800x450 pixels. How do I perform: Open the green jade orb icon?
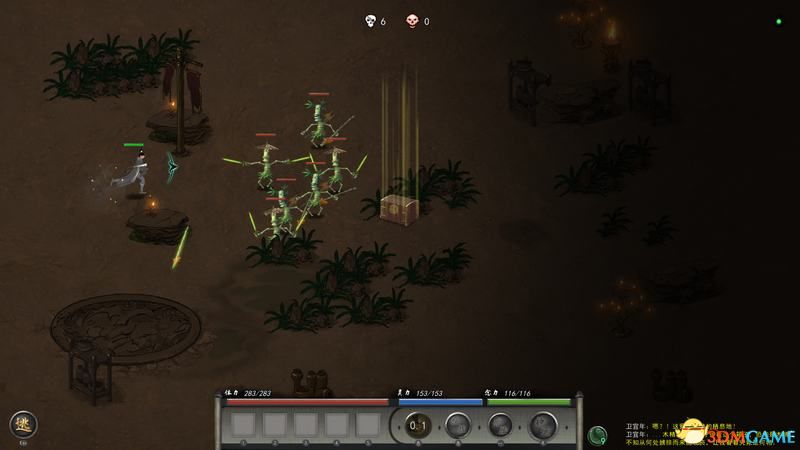pos(598,435)
